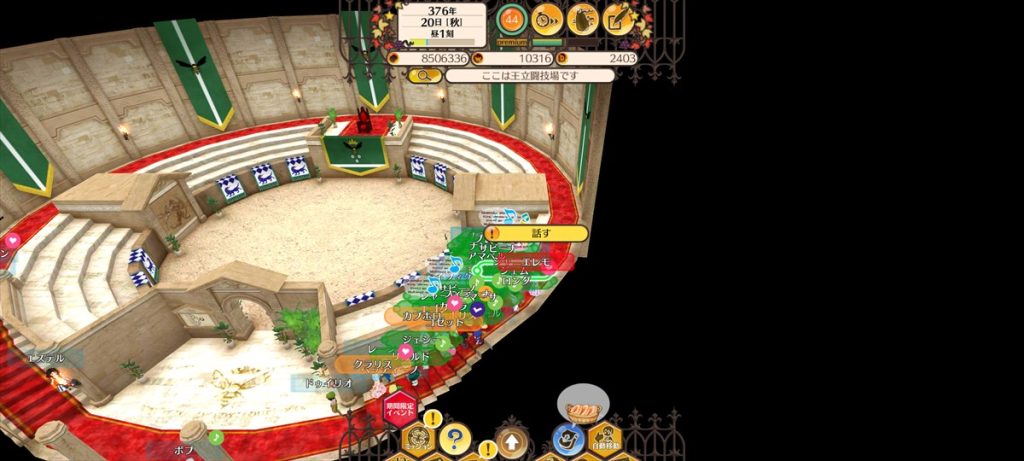1024x461 pixels.
Task: Open the gold hexagon with swirl emblem
Action: click(x=417, y=440)
